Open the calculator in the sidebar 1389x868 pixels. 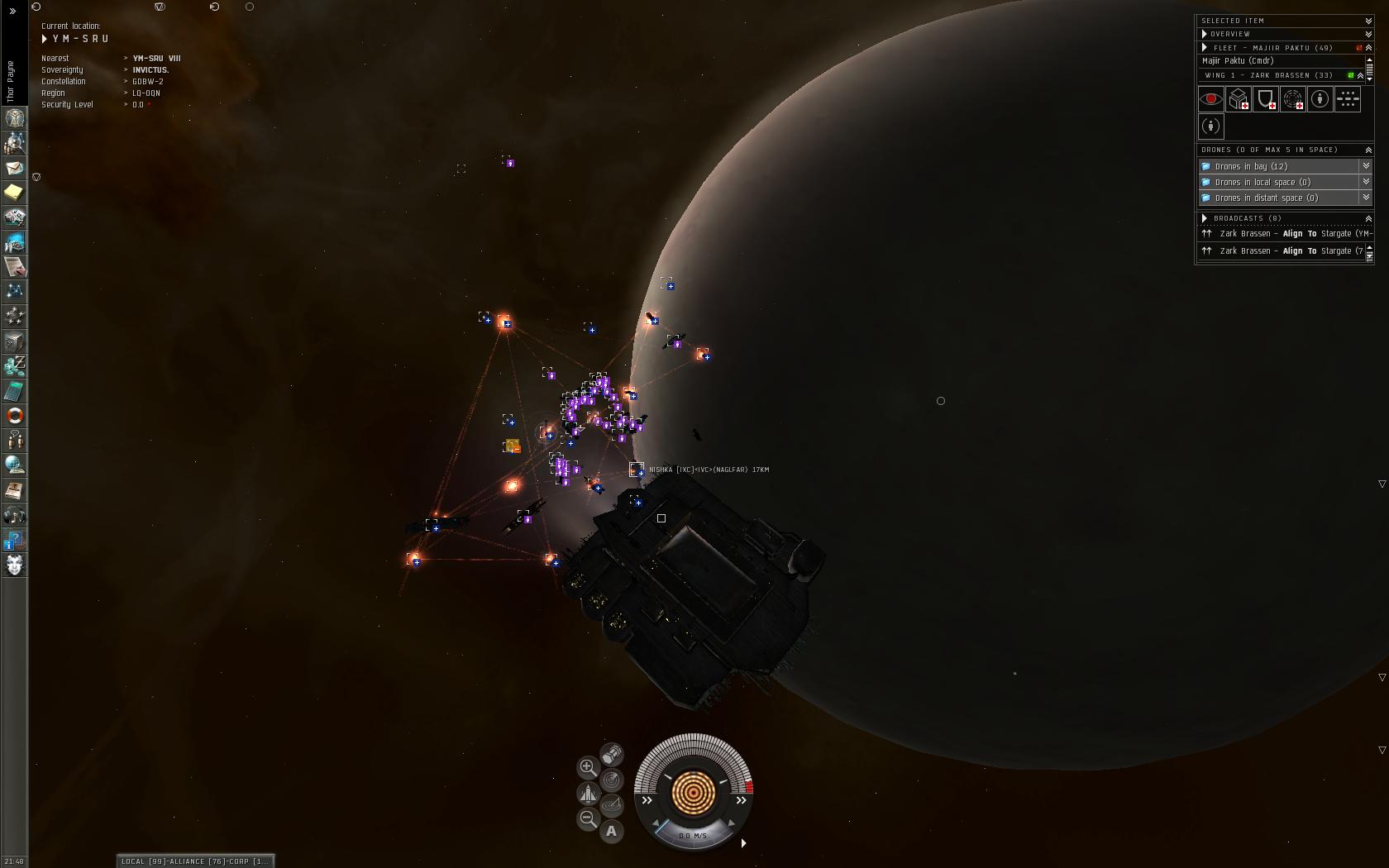coord(14,391)
